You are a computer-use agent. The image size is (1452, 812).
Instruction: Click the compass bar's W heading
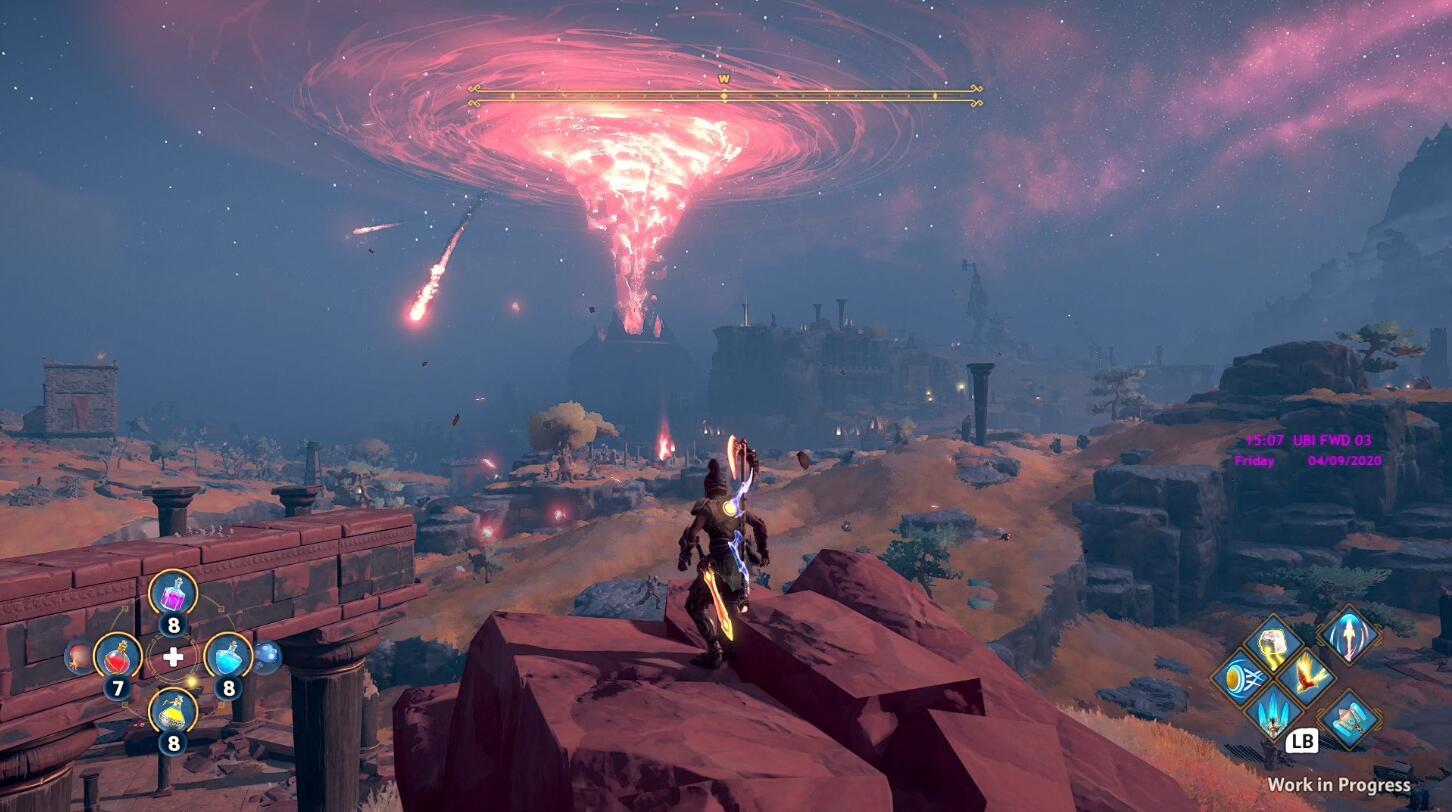(x=724, y=78)
